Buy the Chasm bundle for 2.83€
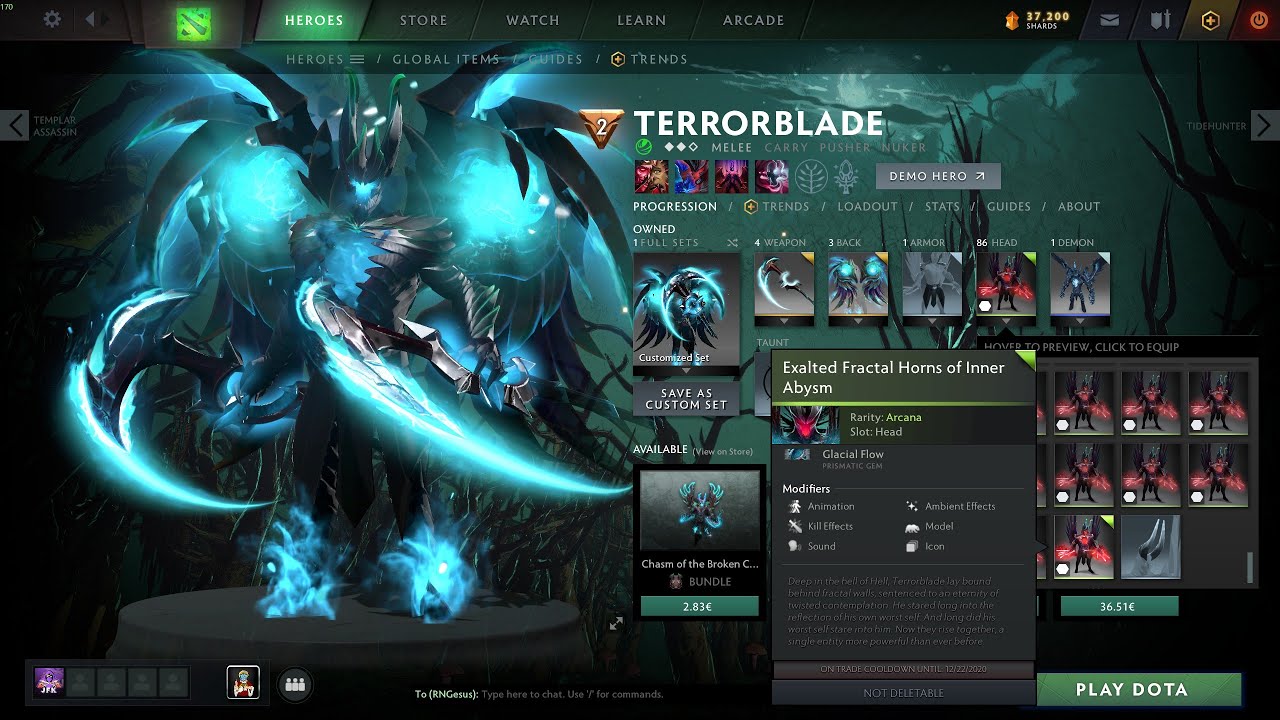1280x720 pixels. pos(699,606)
